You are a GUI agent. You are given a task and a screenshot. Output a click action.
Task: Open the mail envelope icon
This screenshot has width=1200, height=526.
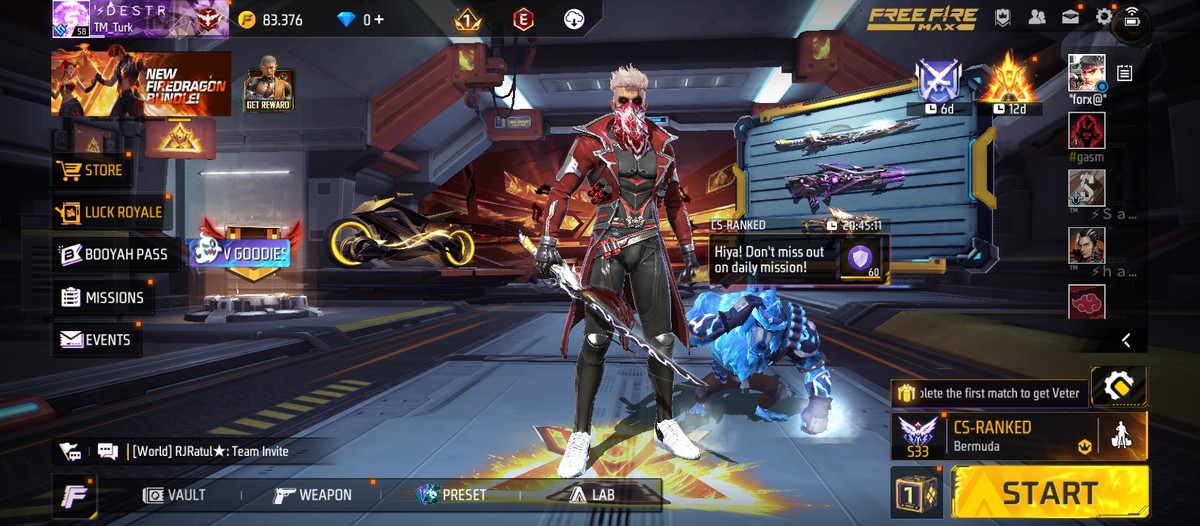tap(1071, 17)
